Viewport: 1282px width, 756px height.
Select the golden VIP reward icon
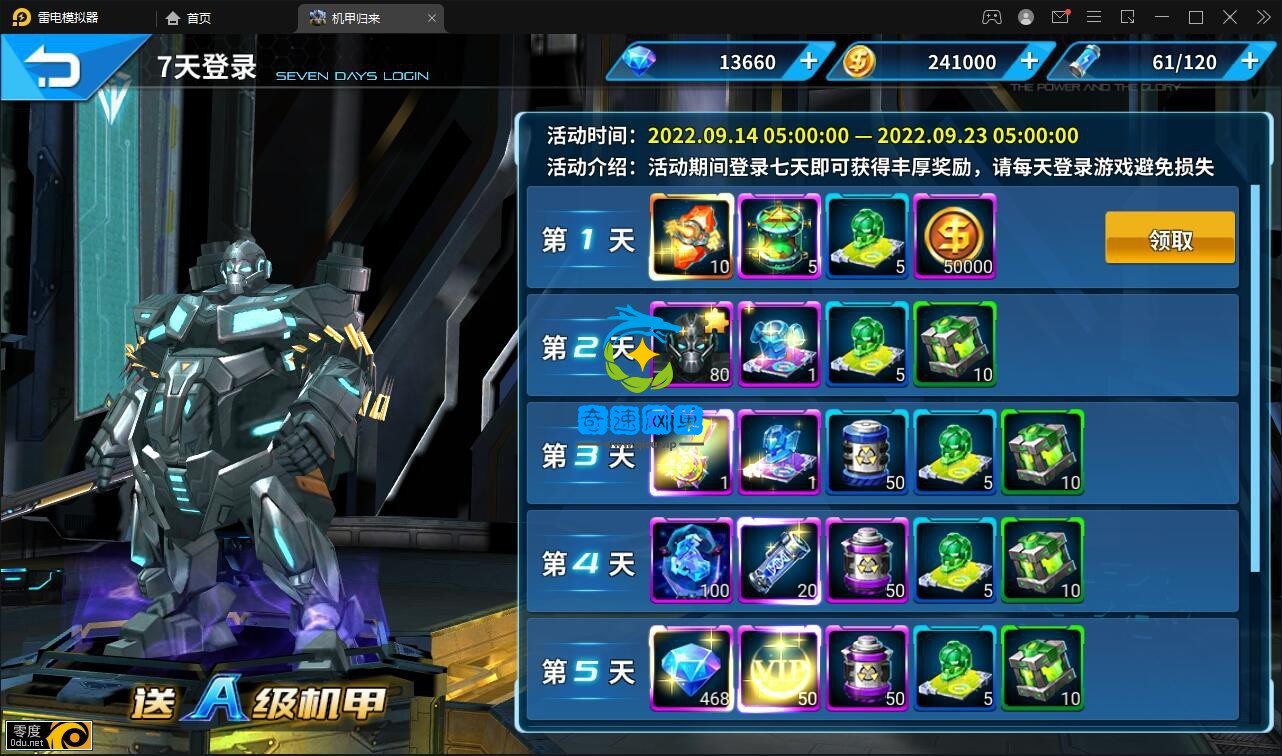click(x=779, y=669)
